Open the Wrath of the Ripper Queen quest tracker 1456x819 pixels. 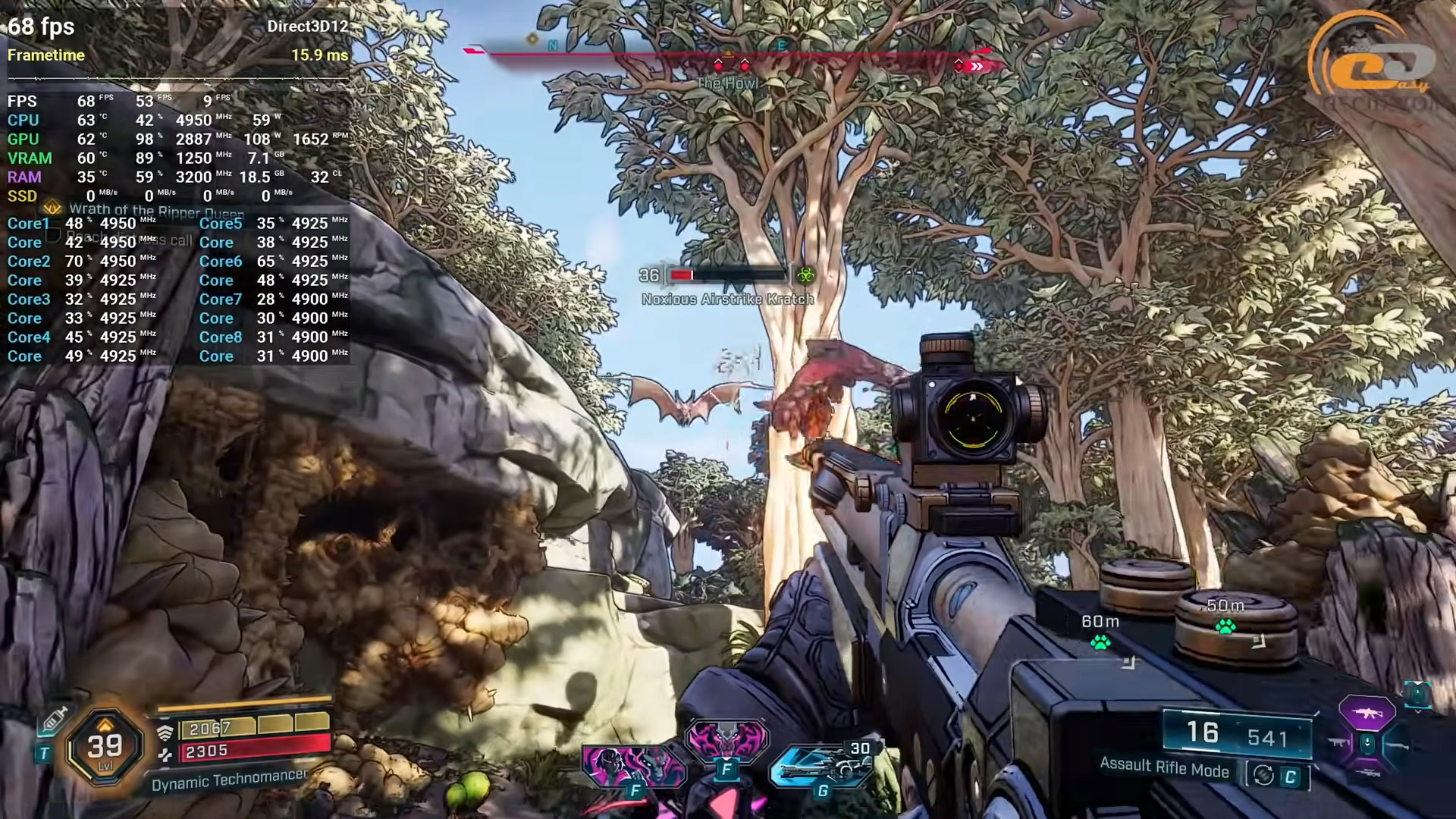click(156, 210)
